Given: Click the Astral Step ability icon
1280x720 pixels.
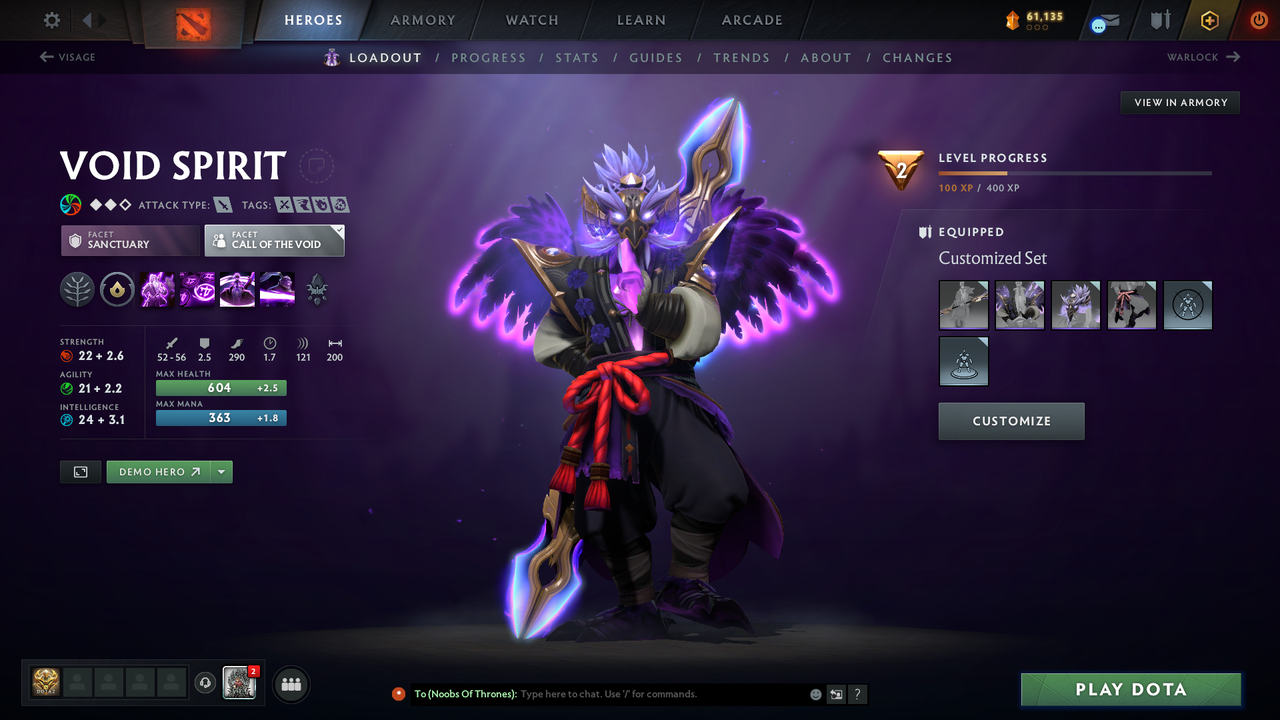Looking at the screenshot, I should pyautogui.click(x=277, y=289).
